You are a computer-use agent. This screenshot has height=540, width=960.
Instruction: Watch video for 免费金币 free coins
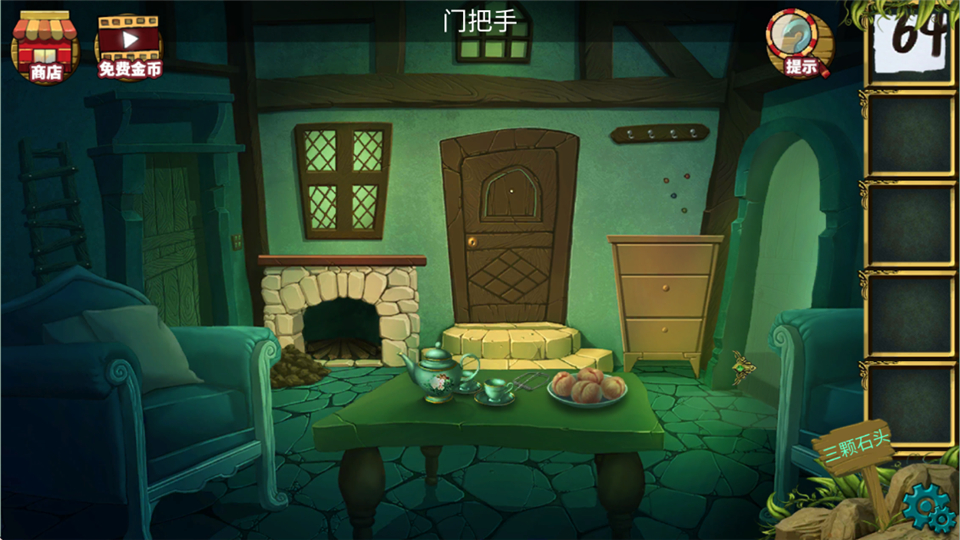click(128, 46)
